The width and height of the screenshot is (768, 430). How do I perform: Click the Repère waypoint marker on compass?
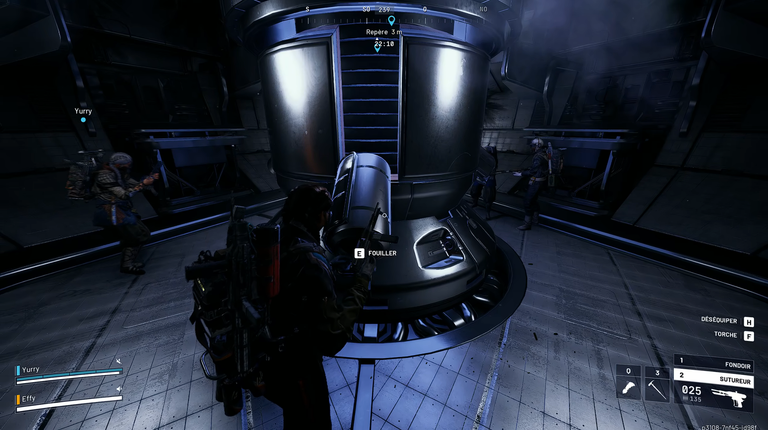[x=392, y=20]
